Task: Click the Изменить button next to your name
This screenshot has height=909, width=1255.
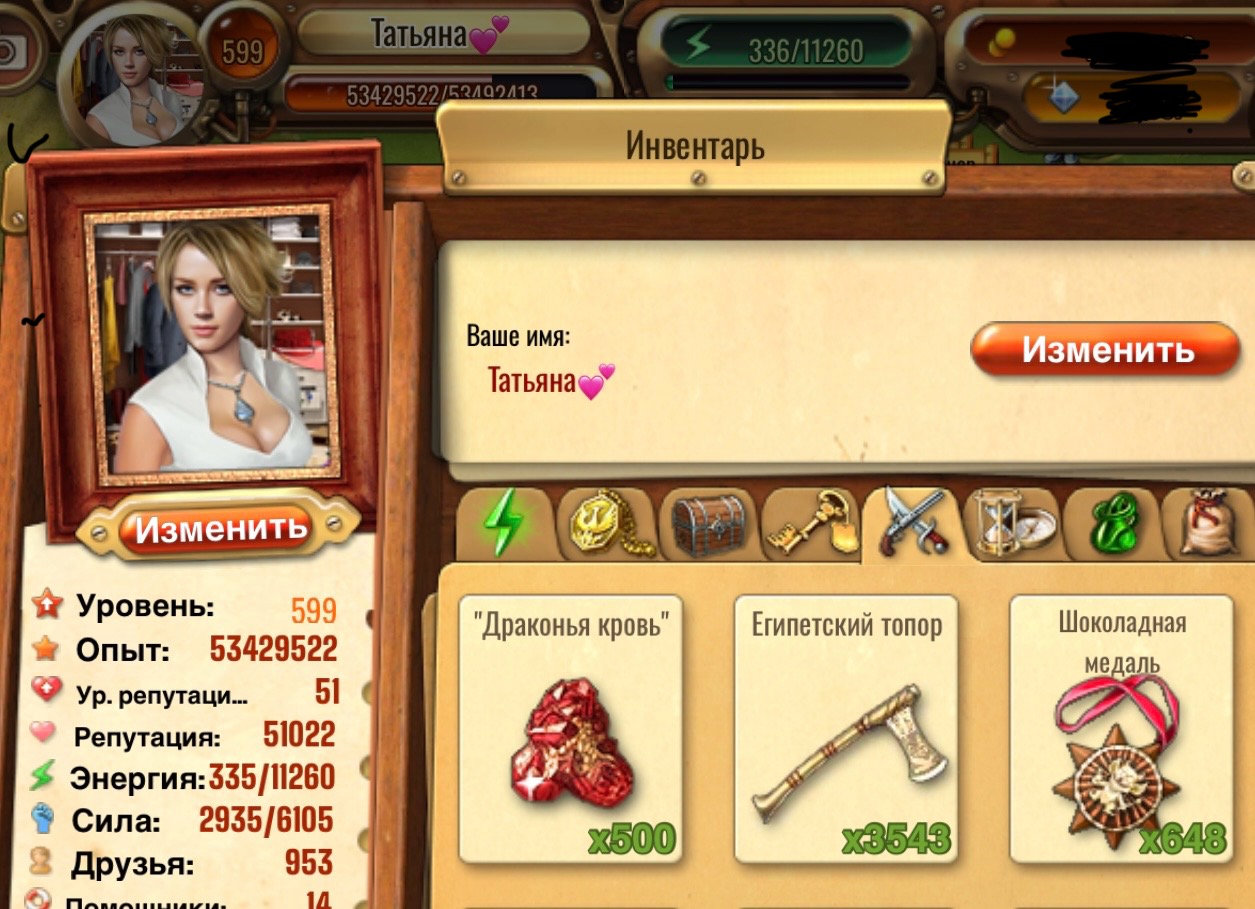Action: click(1105, 350)
